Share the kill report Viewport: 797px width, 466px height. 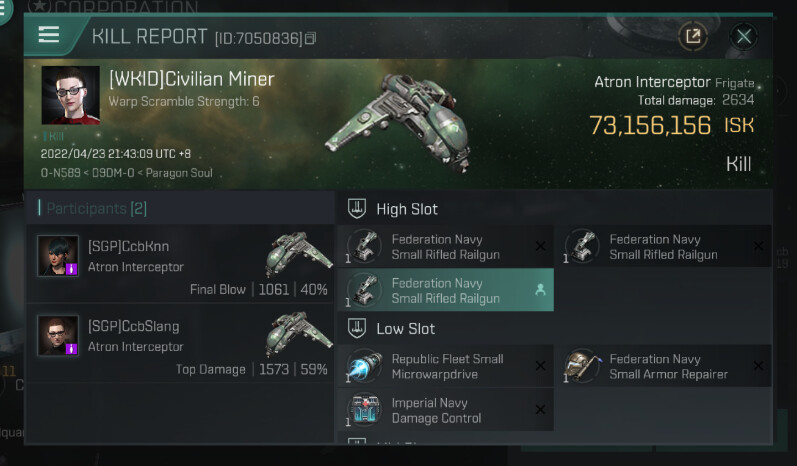coord(692,37)
